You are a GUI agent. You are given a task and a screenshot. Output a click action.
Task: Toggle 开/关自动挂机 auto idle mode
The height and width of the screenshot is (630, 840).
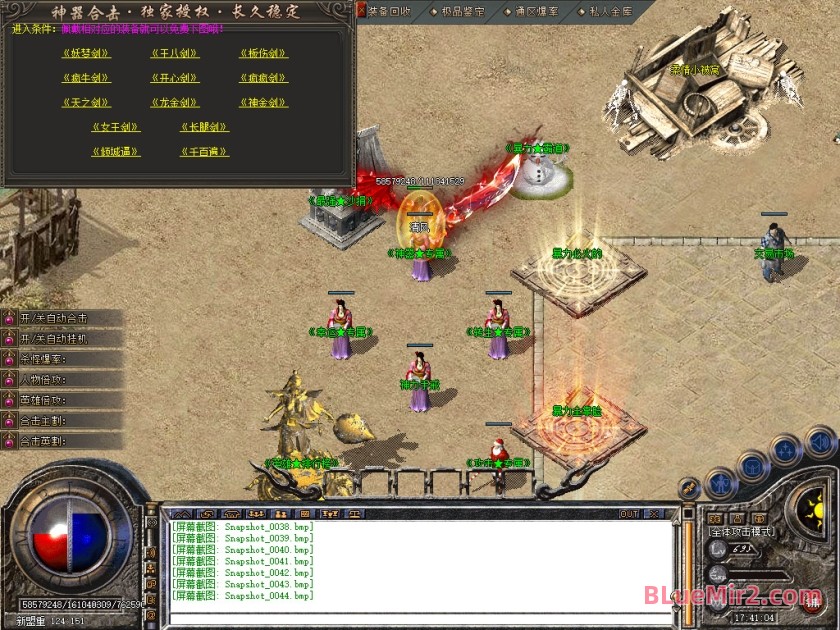click(60, 338)
